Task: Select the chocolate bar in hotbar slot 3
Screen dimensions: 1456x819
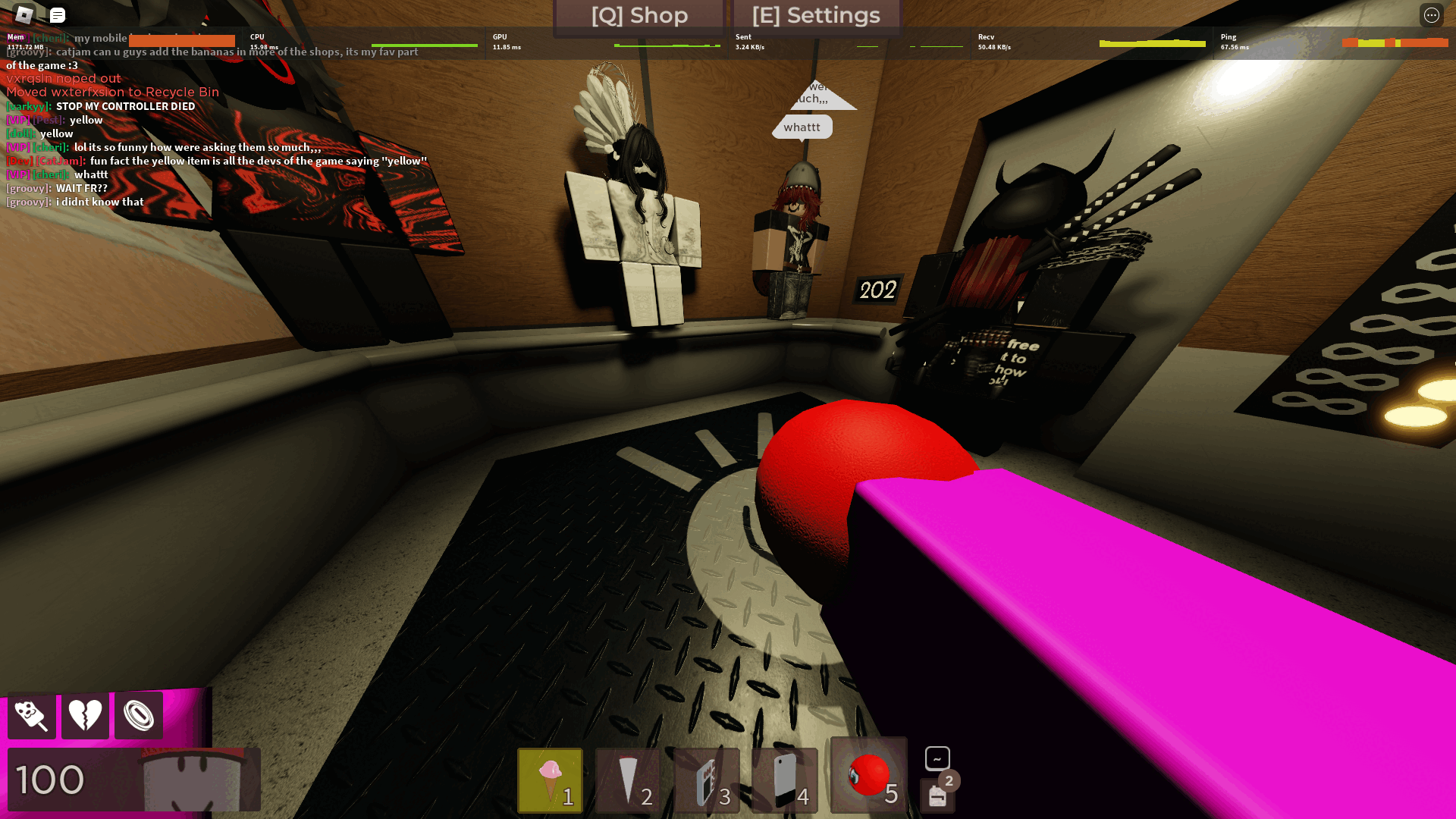Action: click(706, 780)
